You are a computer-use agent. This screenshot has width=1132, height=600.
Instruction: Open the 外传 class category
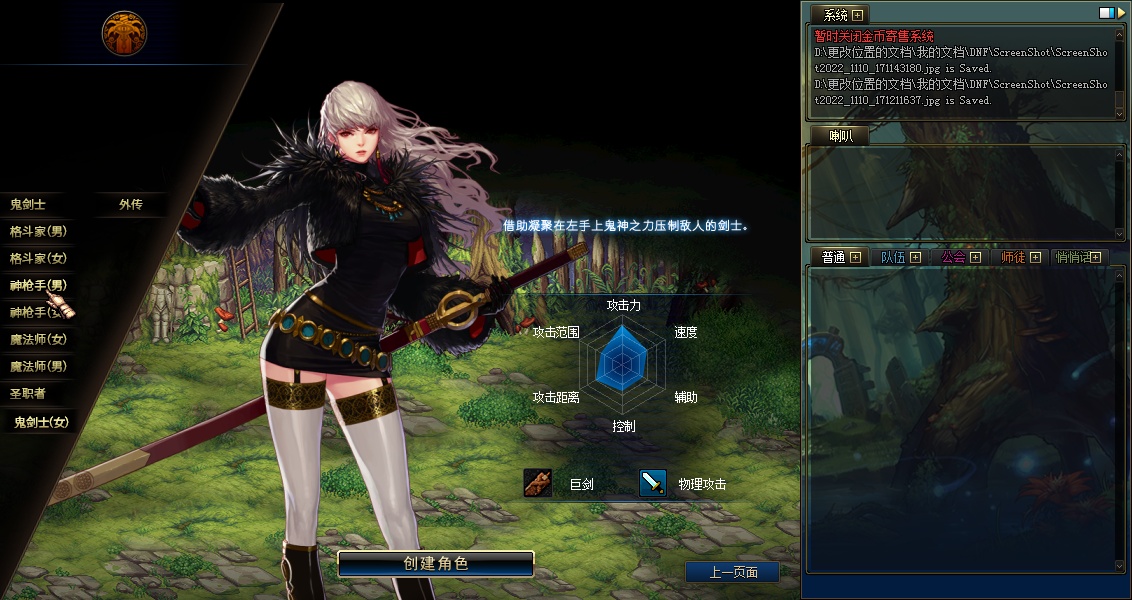click(130, 204)
